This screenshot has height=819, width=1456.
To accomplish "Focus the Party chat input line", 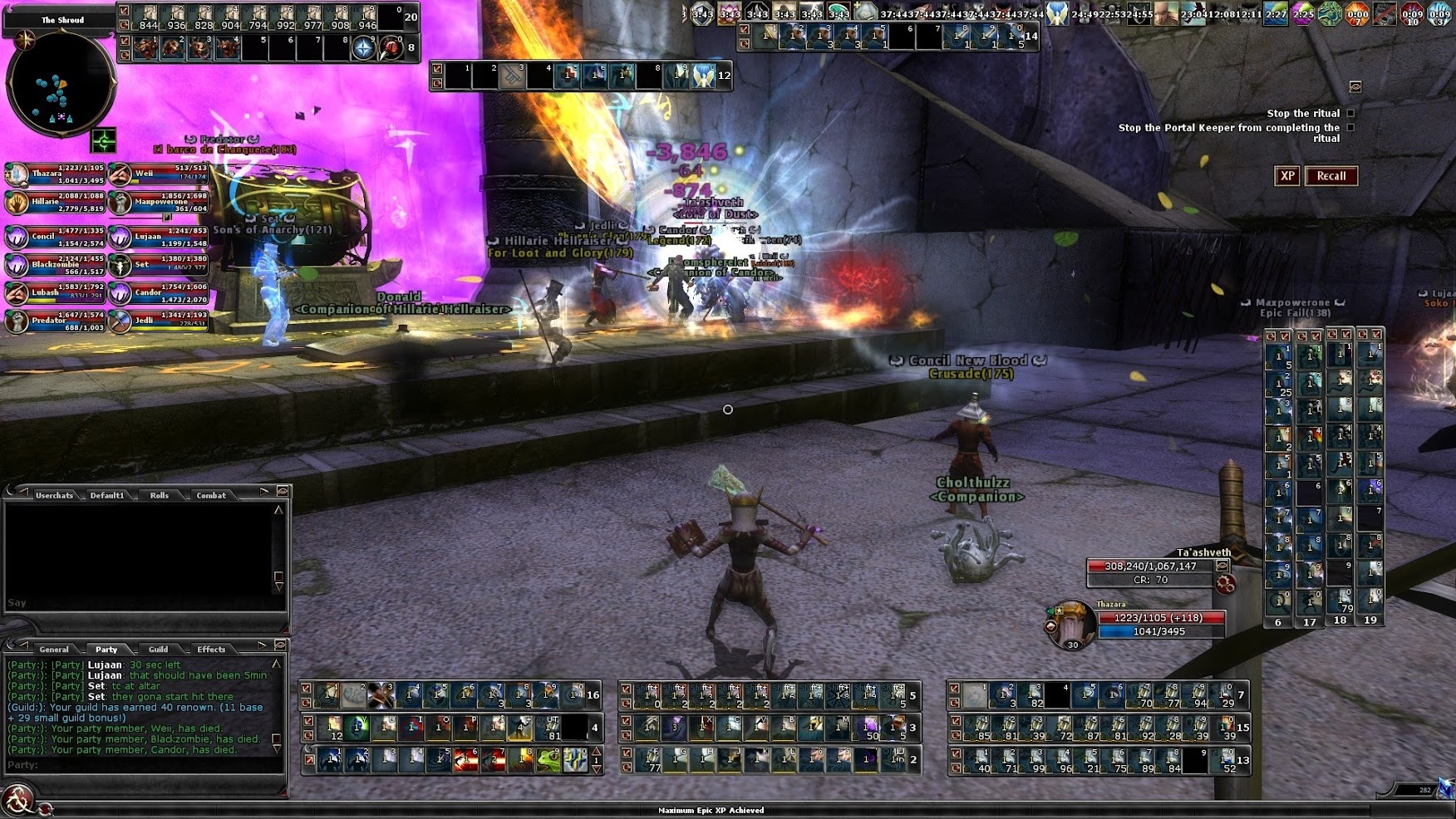I will tap(141, 765).
